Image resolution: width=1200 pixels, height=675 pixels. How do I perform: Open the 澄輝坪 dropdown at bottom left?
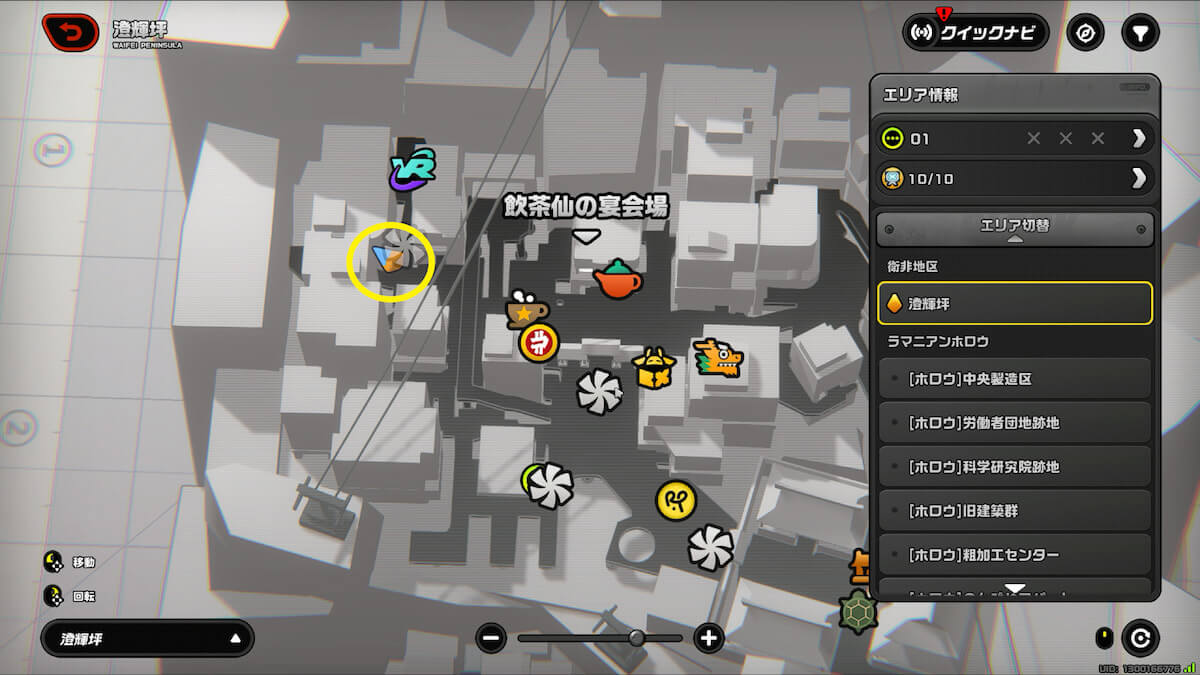147,638
